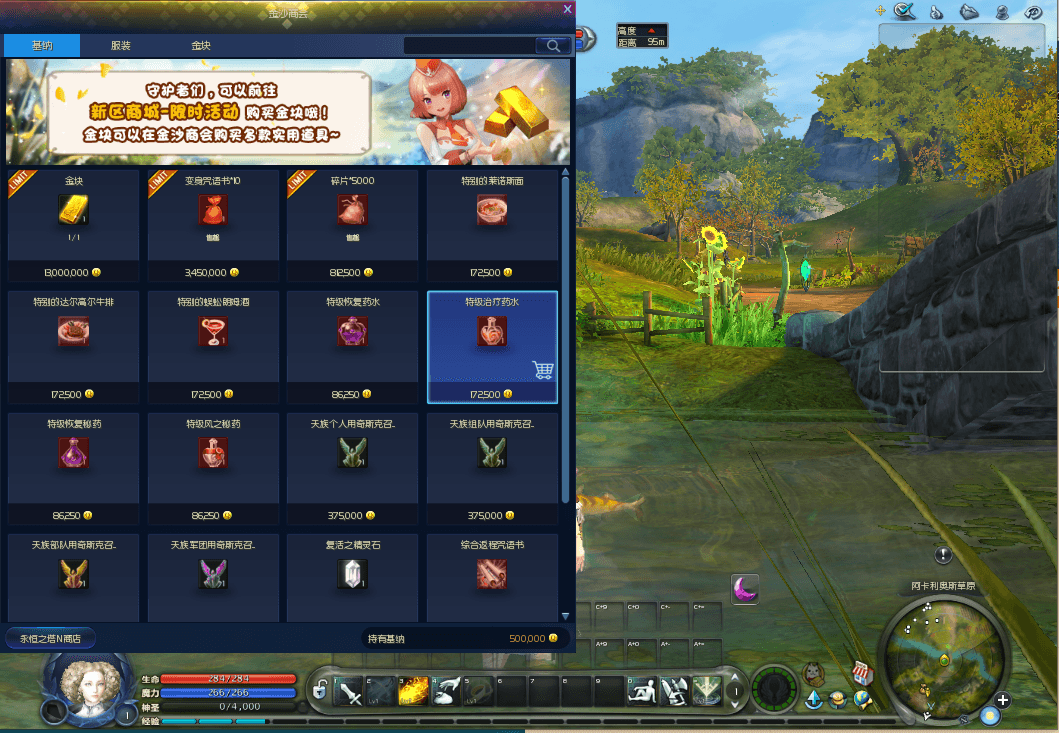Switch to the 服装 tab

pyautogui.click(x=121, y=46)
